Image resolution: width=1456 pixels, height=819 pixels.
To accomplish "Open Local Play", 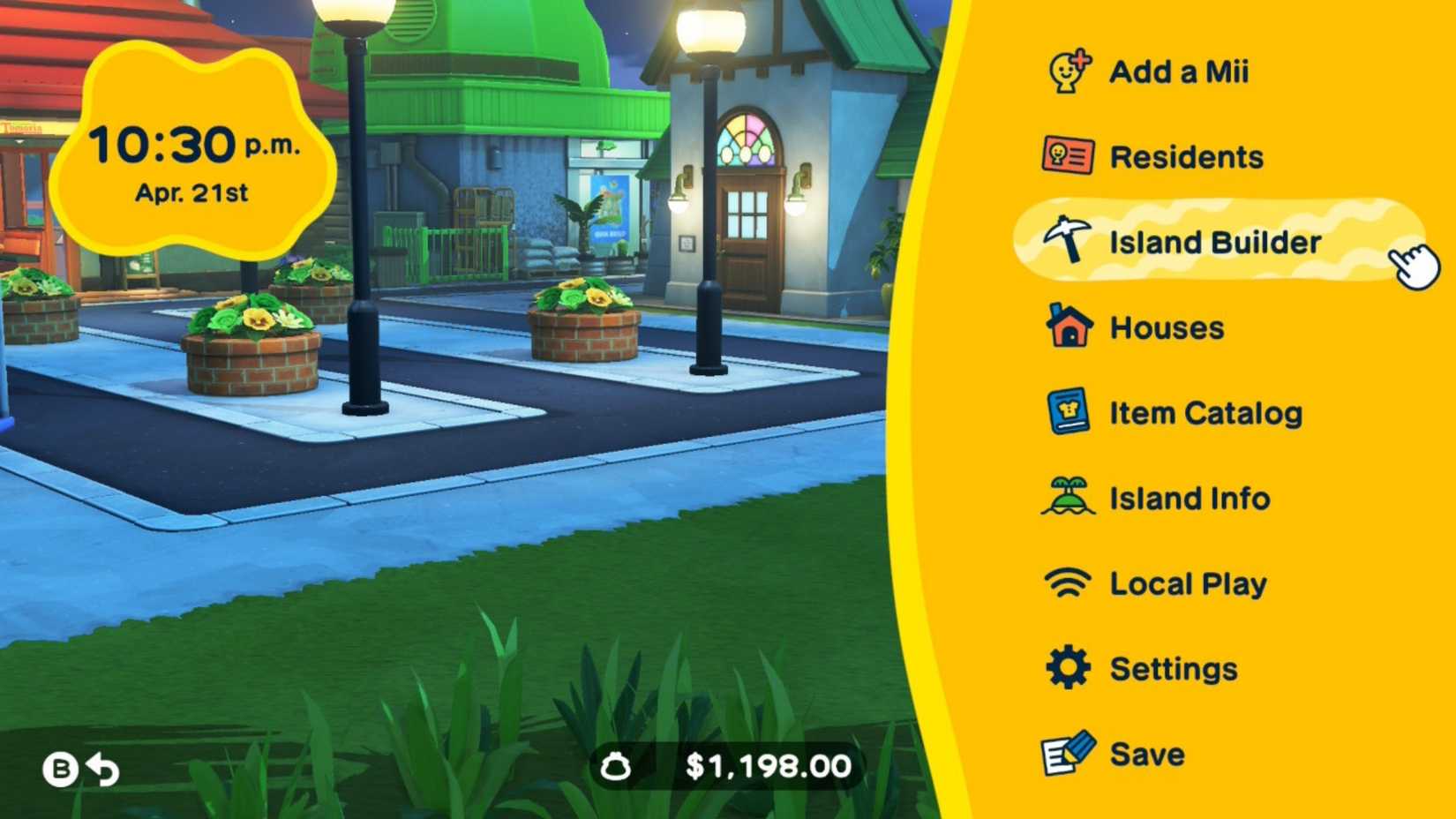I will (1188, 583).
